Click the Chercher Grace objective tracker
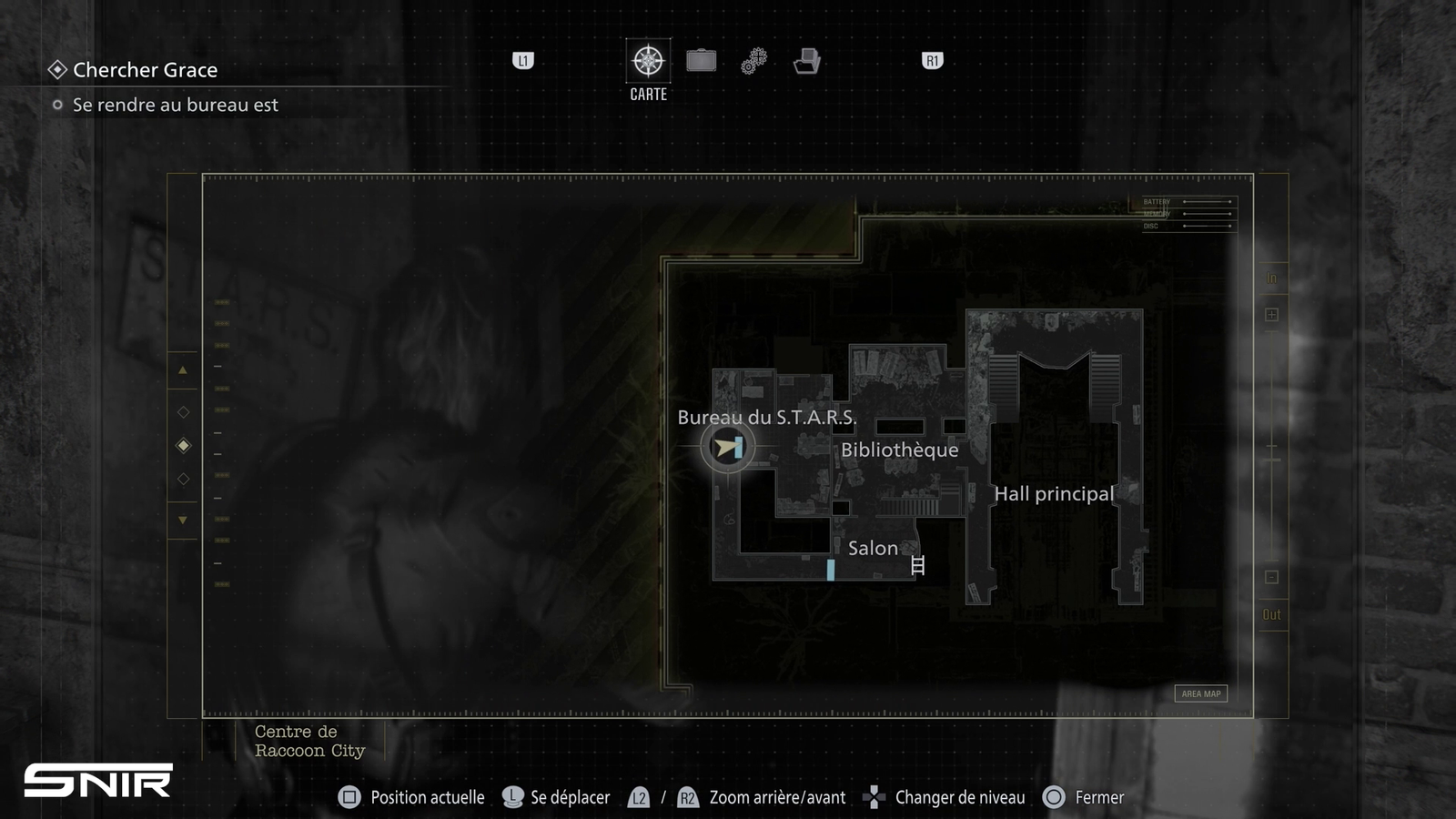This screenshot has width=1456, height=819. click(x=145, y=70)
